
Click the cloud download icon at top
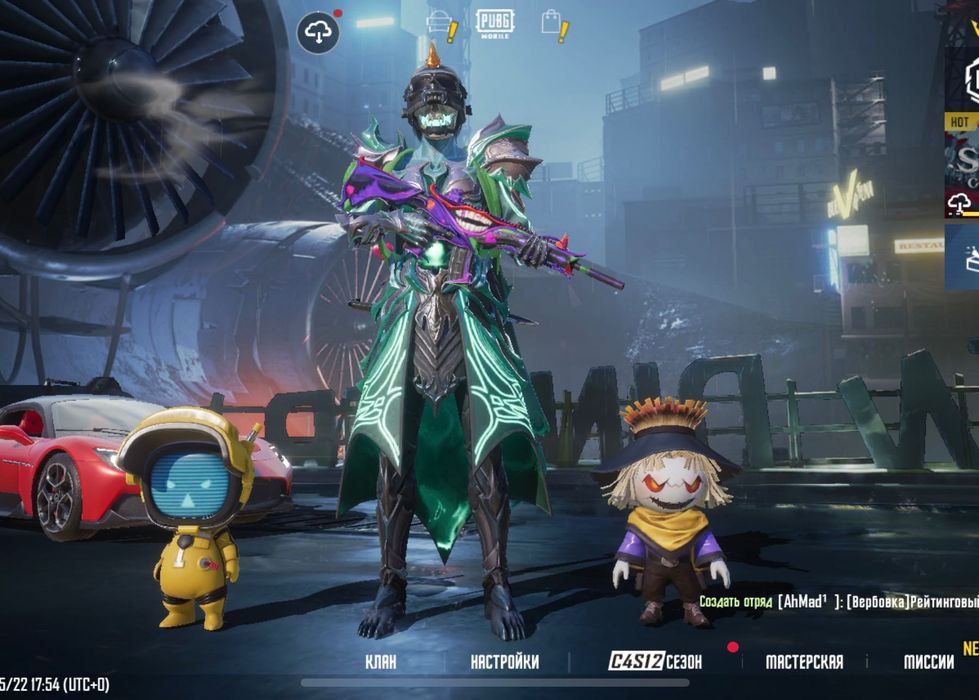318,33
